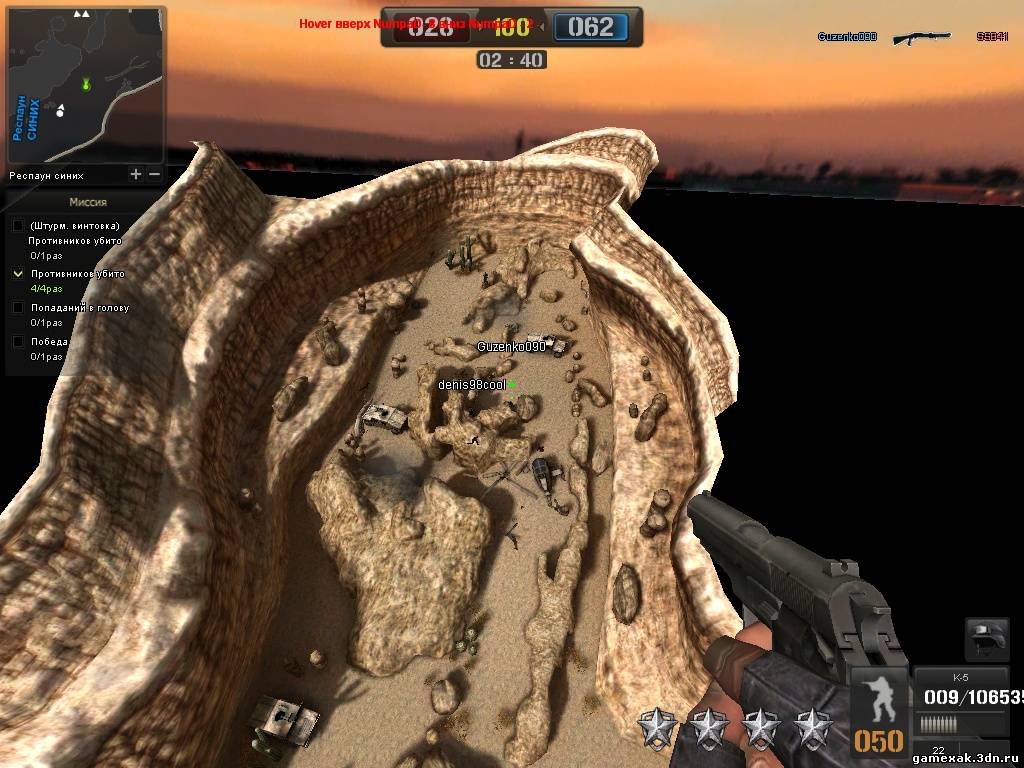Zoom out the minimap with minus button
The height and width of the screenshot is (768, 1024).
154,174
